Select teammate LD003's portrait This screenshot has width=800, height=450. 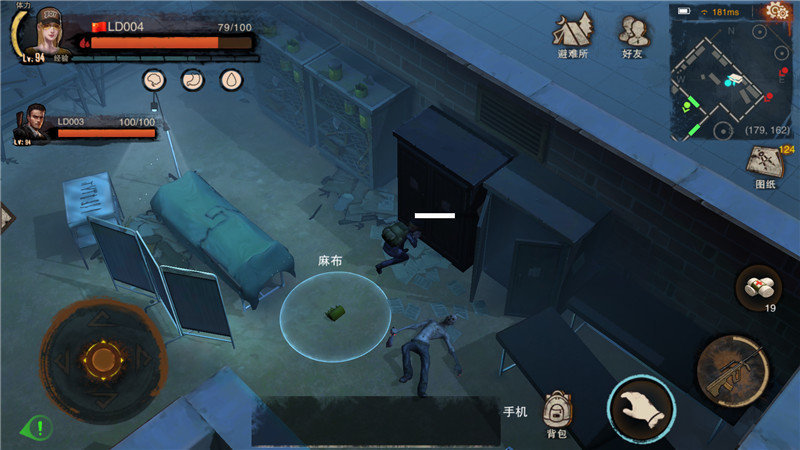tap(32, 124)
